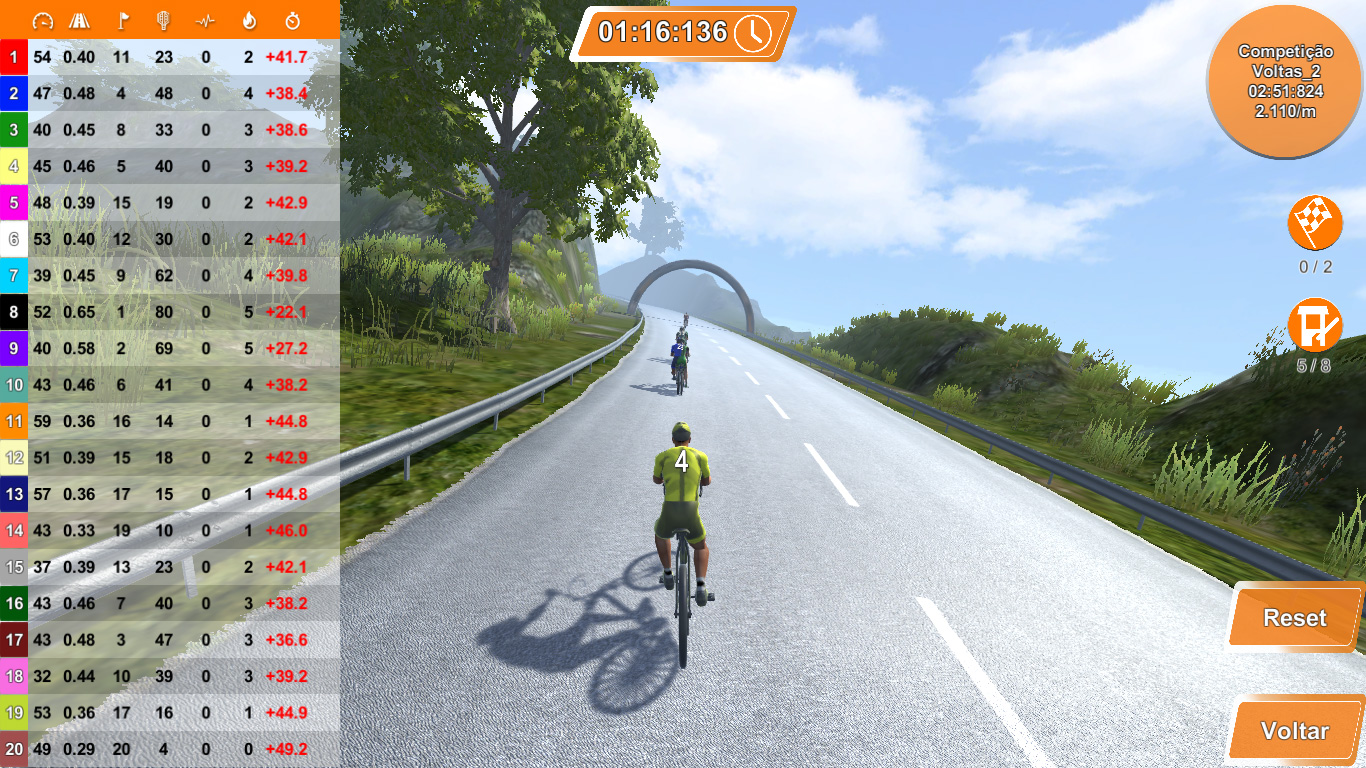The image size is (1366, 768).
Task: Select the flame energy column icon
Action: (x=249, y=20)
